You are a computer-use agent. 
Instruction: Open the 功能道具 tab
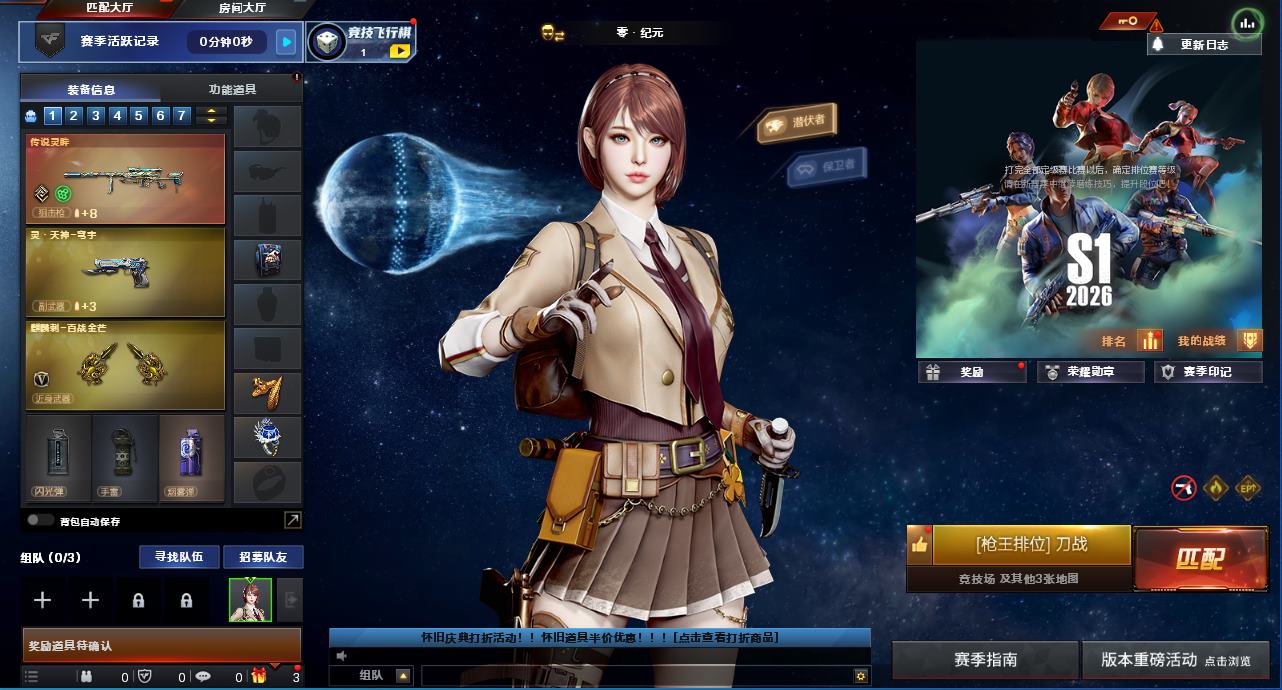click(x=232, y=89)
